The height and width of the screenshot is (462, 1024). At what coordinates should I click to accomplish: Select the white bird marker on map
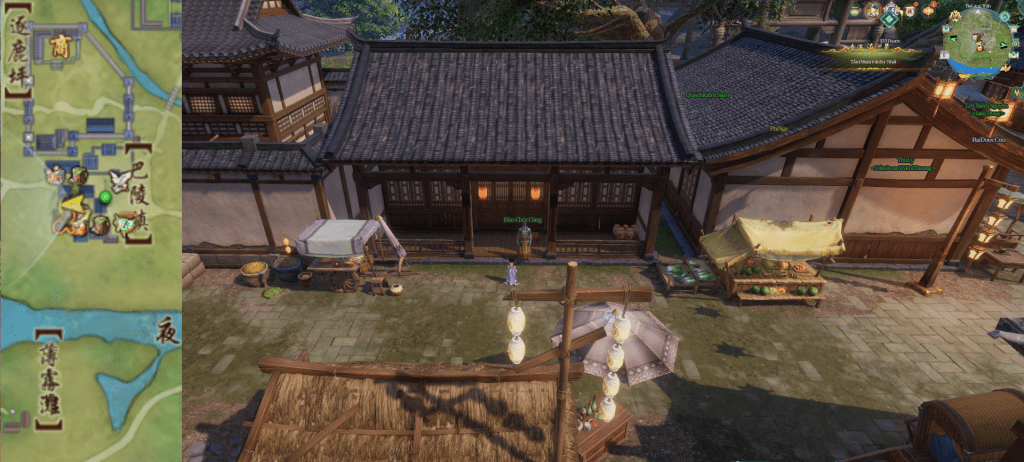pyautogui.click(x=122, y=180)
